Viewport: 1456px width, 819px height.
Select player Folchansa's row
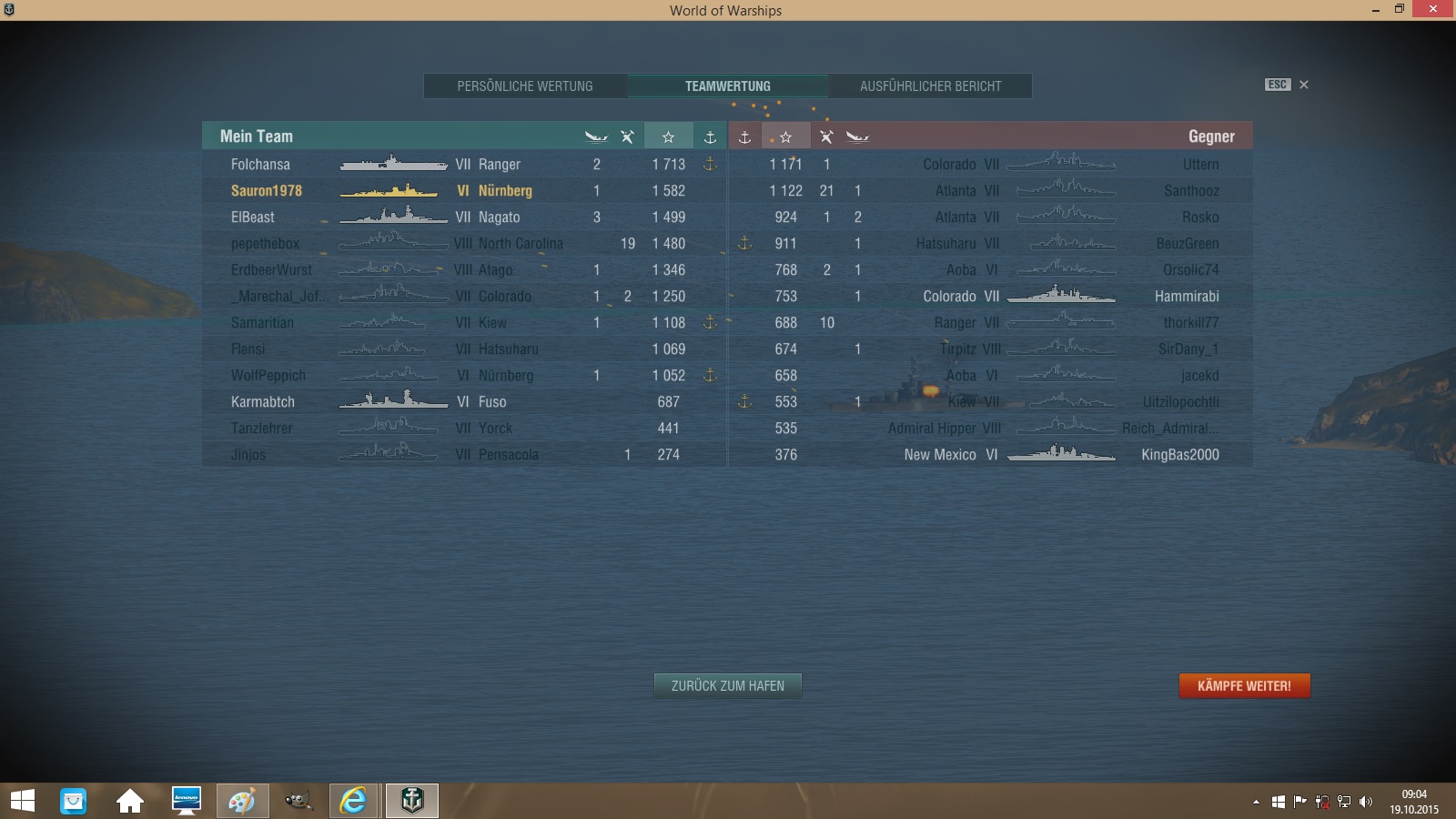(x=261, y=165)
